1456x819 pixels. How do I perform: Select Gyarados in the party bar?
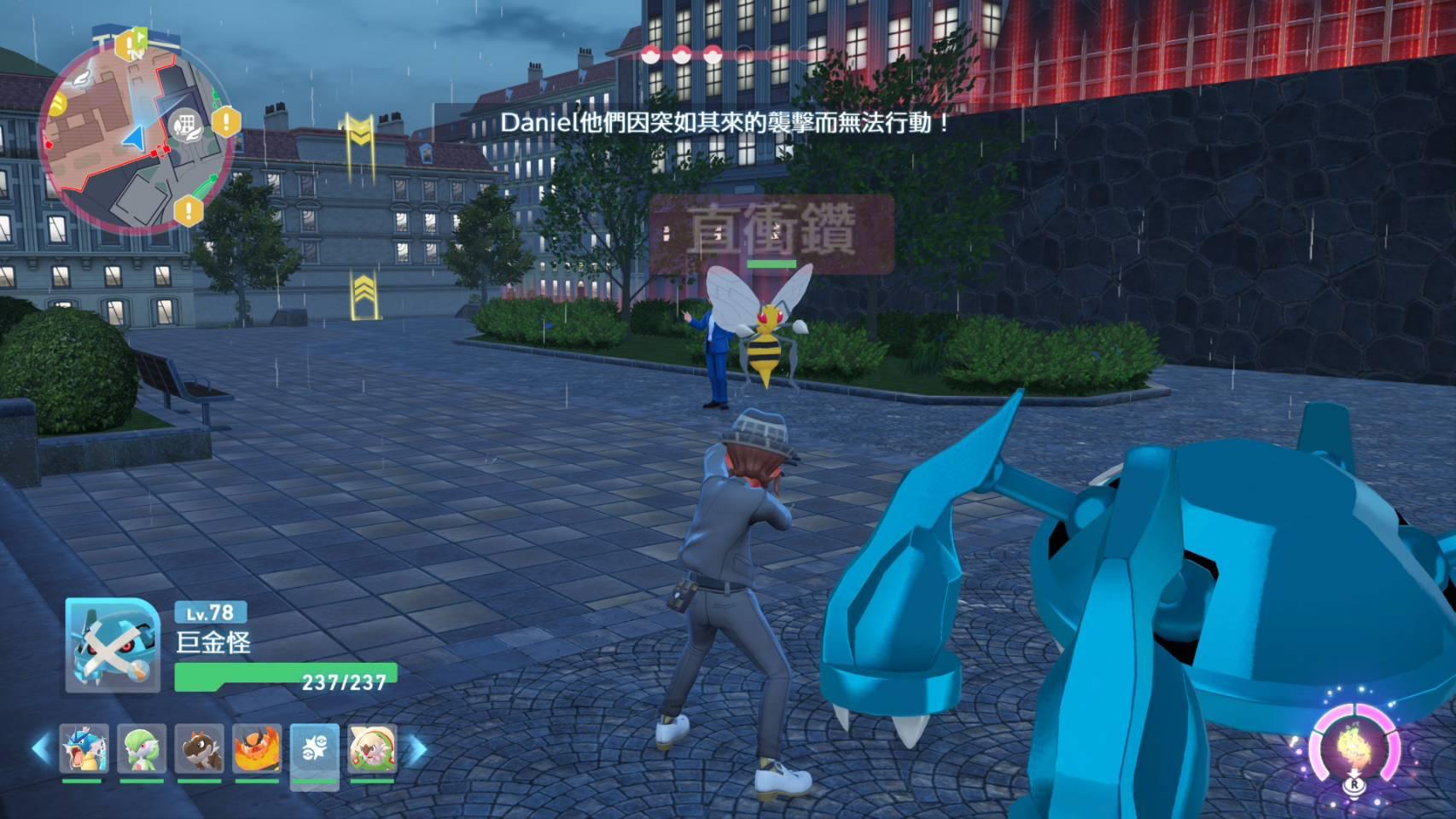coord(84,748)
